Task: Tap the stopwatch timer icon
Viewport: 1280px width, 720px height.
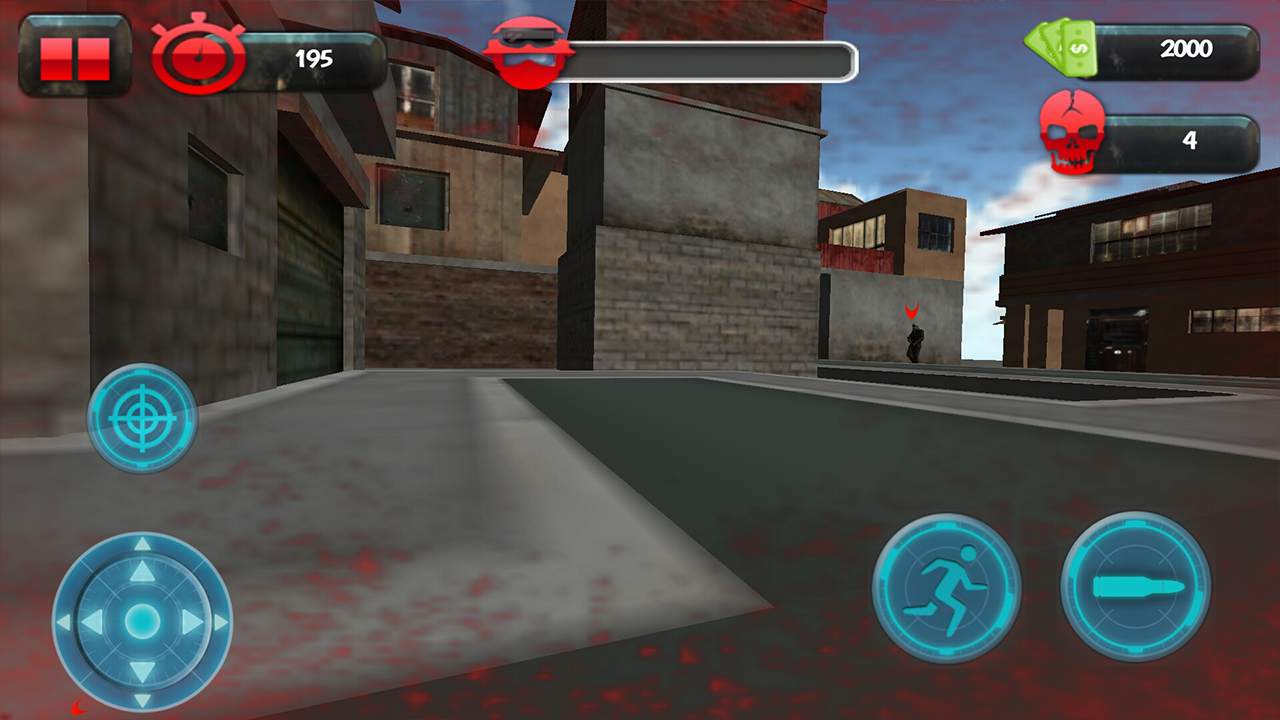Action: (197, 57)
